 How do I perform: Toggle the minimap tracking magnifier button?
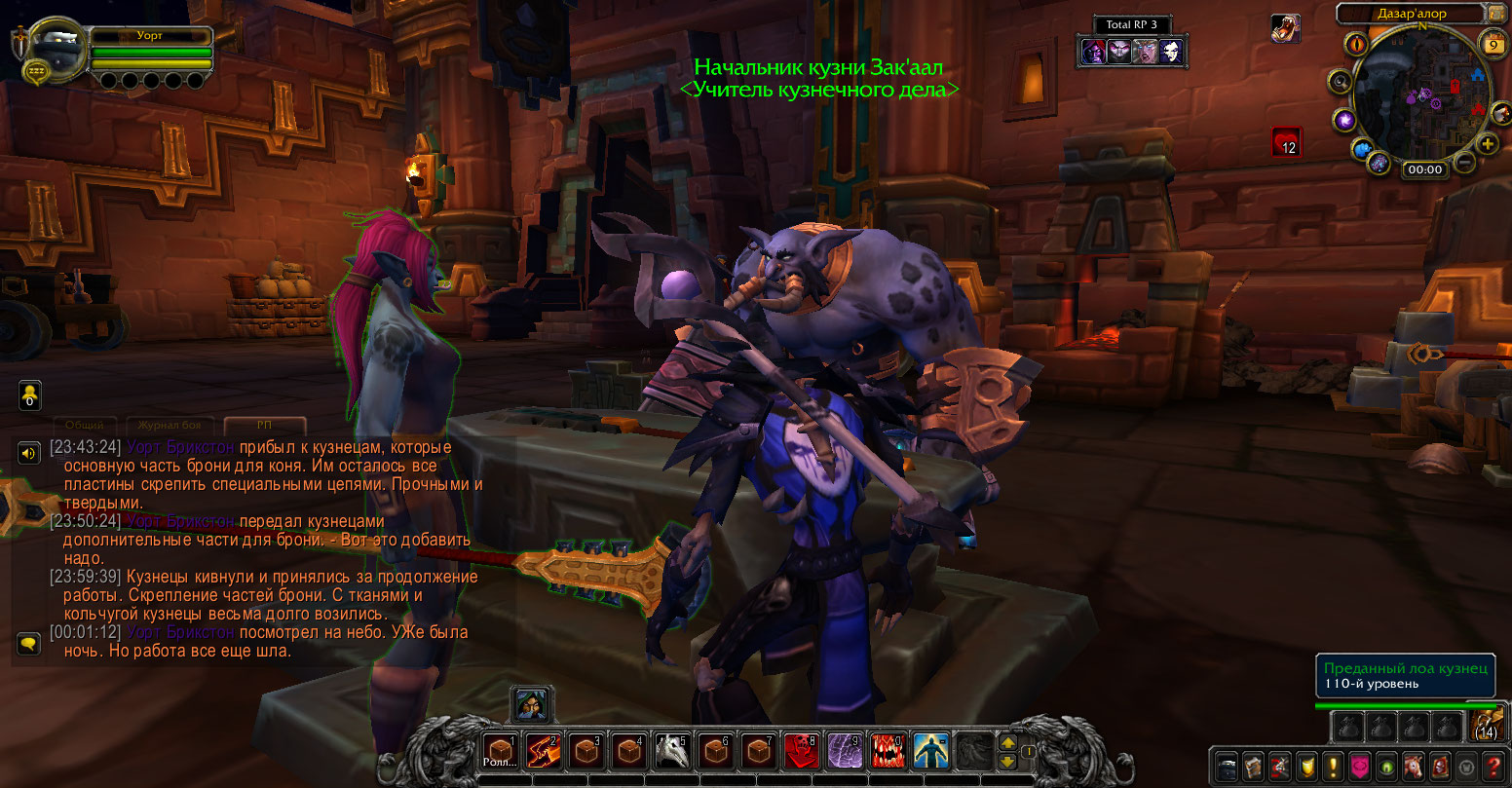click(x=1342, y=82)
